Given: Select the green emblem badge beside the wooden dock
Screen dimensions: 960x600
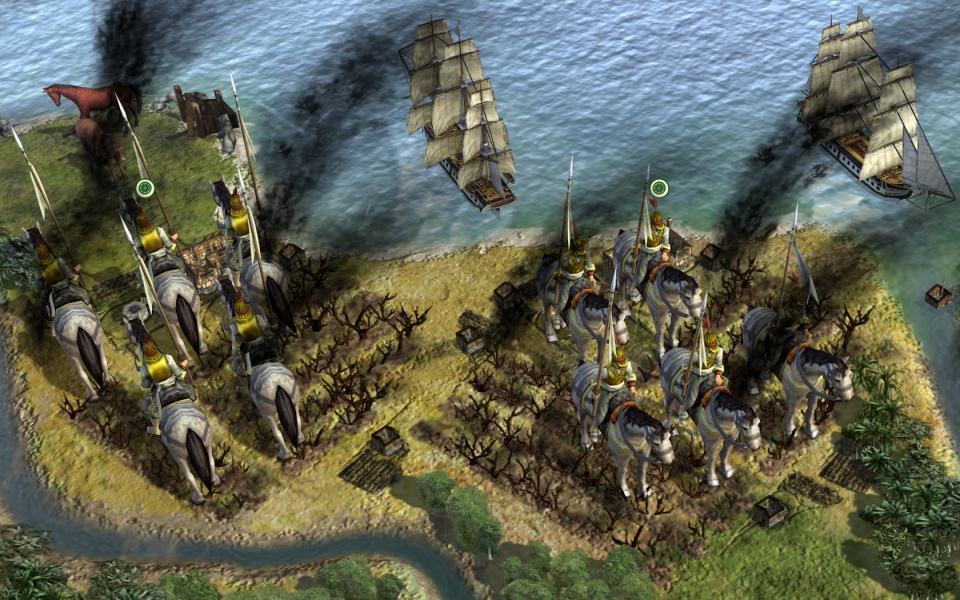Looking at the screenshot, I should click(145, 188).
